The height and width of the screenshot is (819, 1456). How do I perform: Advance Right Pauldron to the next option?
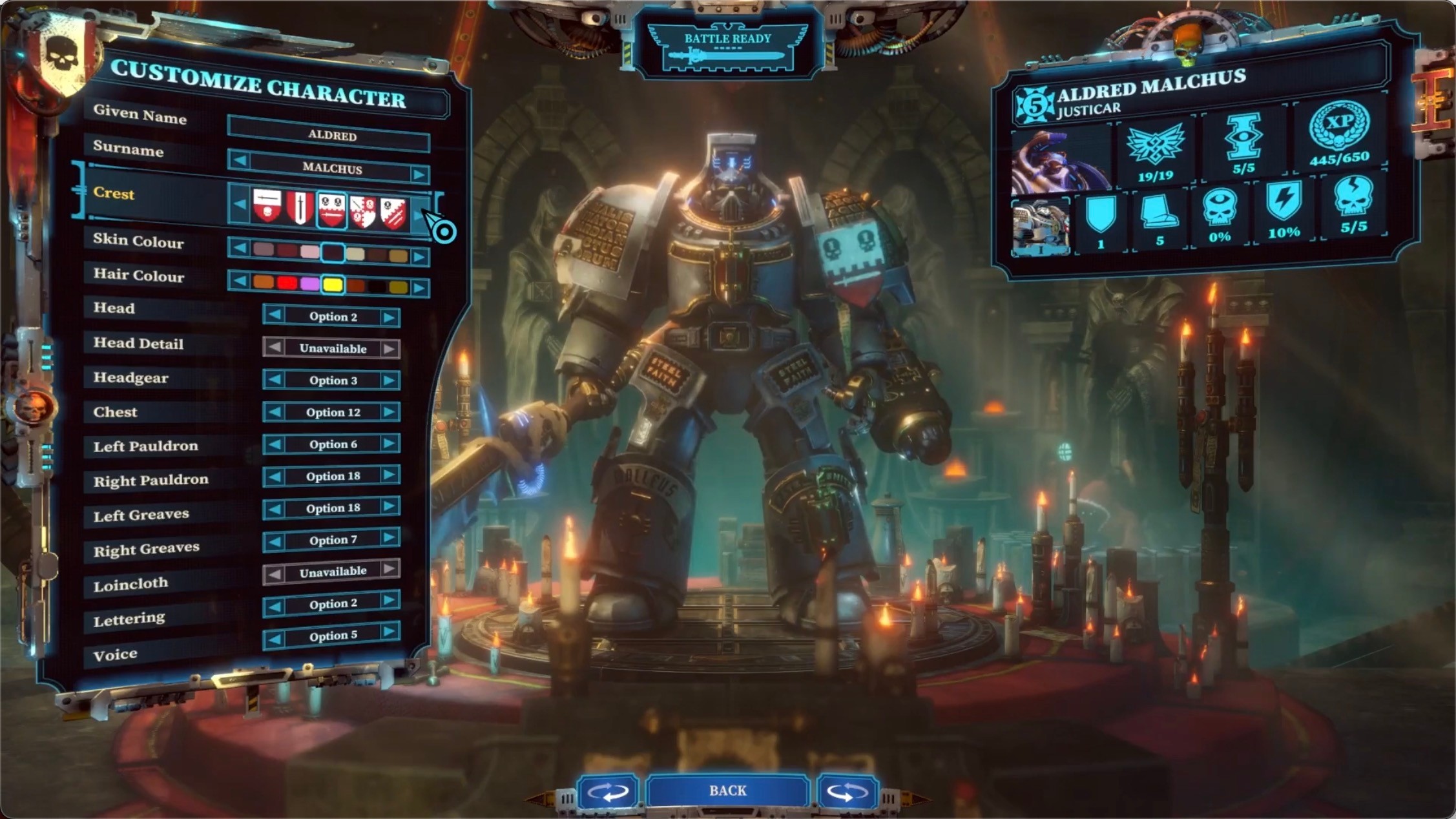(x=389, y=475)
